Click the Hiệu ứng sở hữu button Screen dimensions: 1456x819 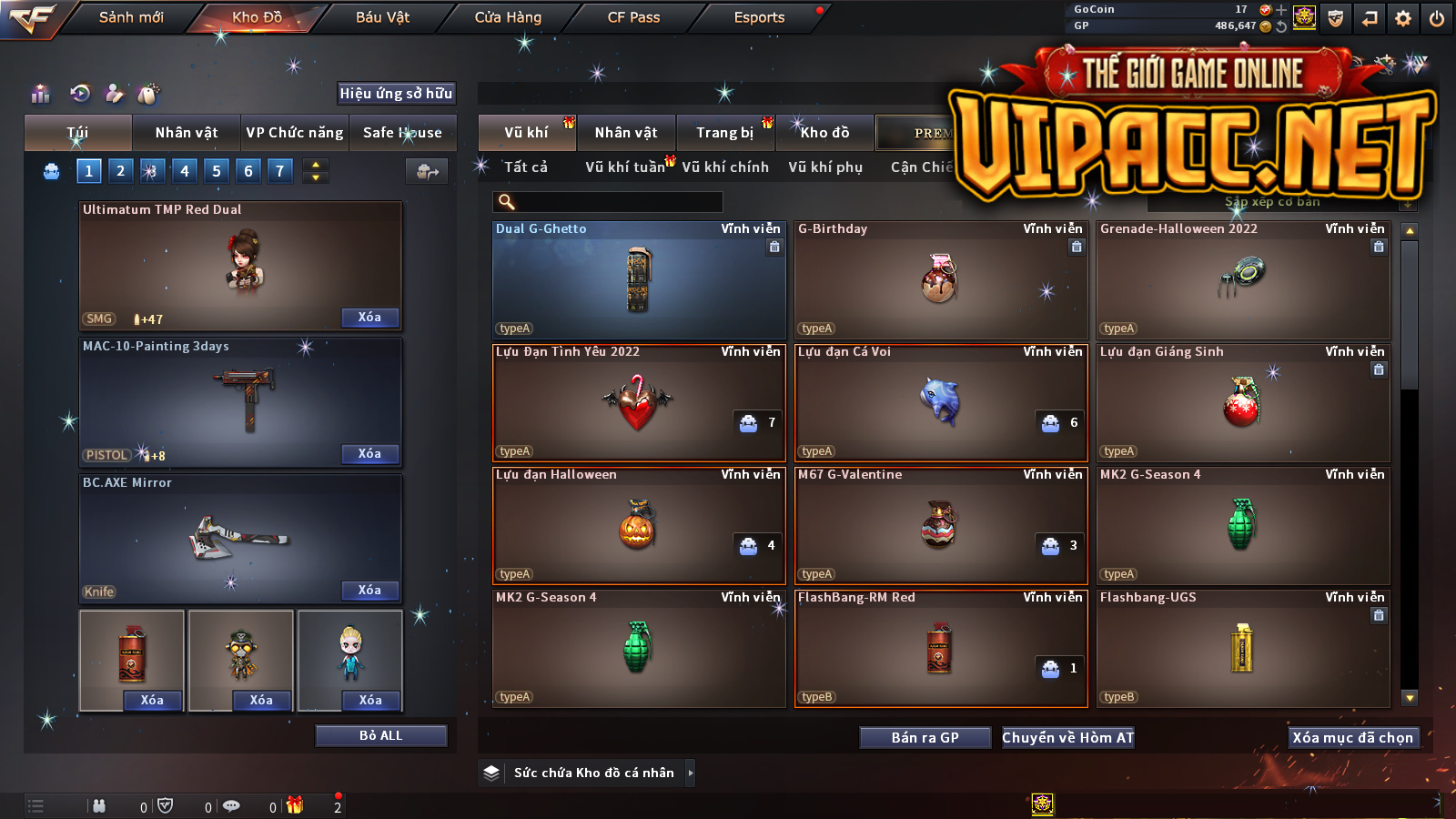(396, 93)
